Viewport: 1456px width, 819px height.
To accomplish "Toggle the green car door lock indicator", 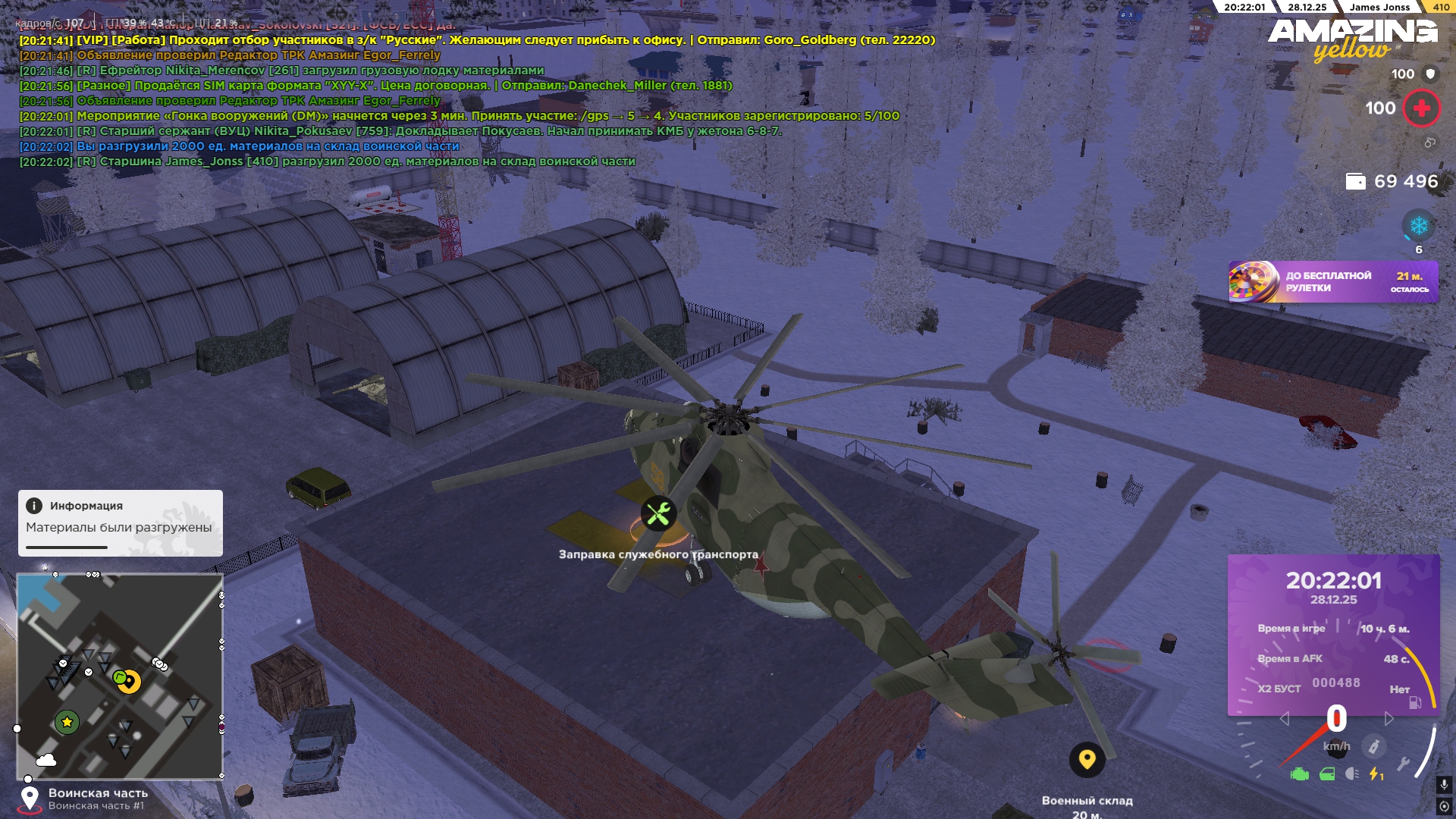I will pyautogui.click(x=1327, y=774).
